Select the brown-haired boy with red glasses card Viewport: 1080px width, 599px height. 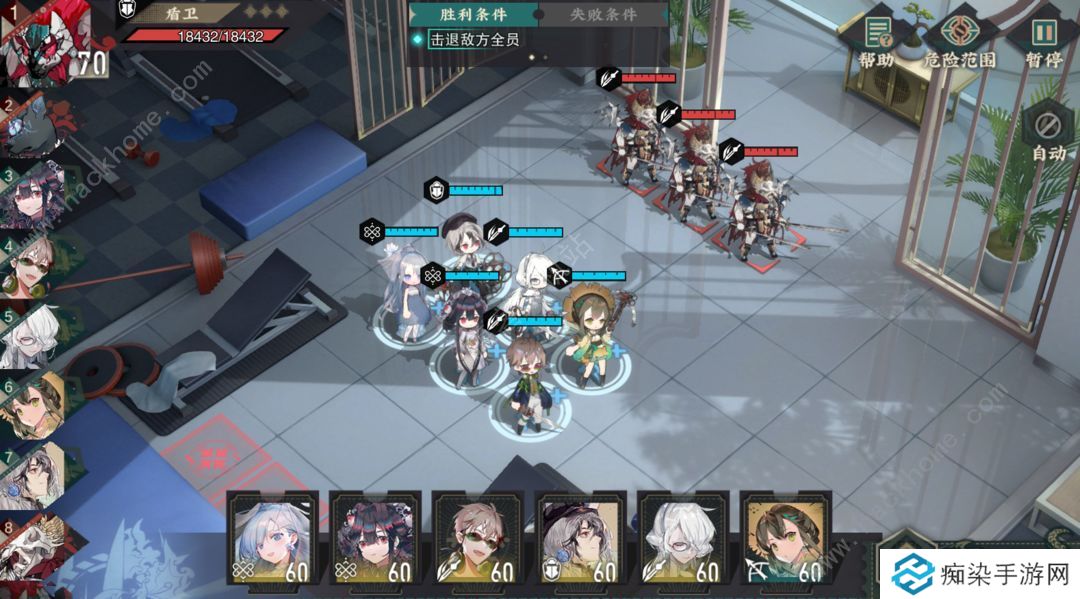tap(477, 538)
